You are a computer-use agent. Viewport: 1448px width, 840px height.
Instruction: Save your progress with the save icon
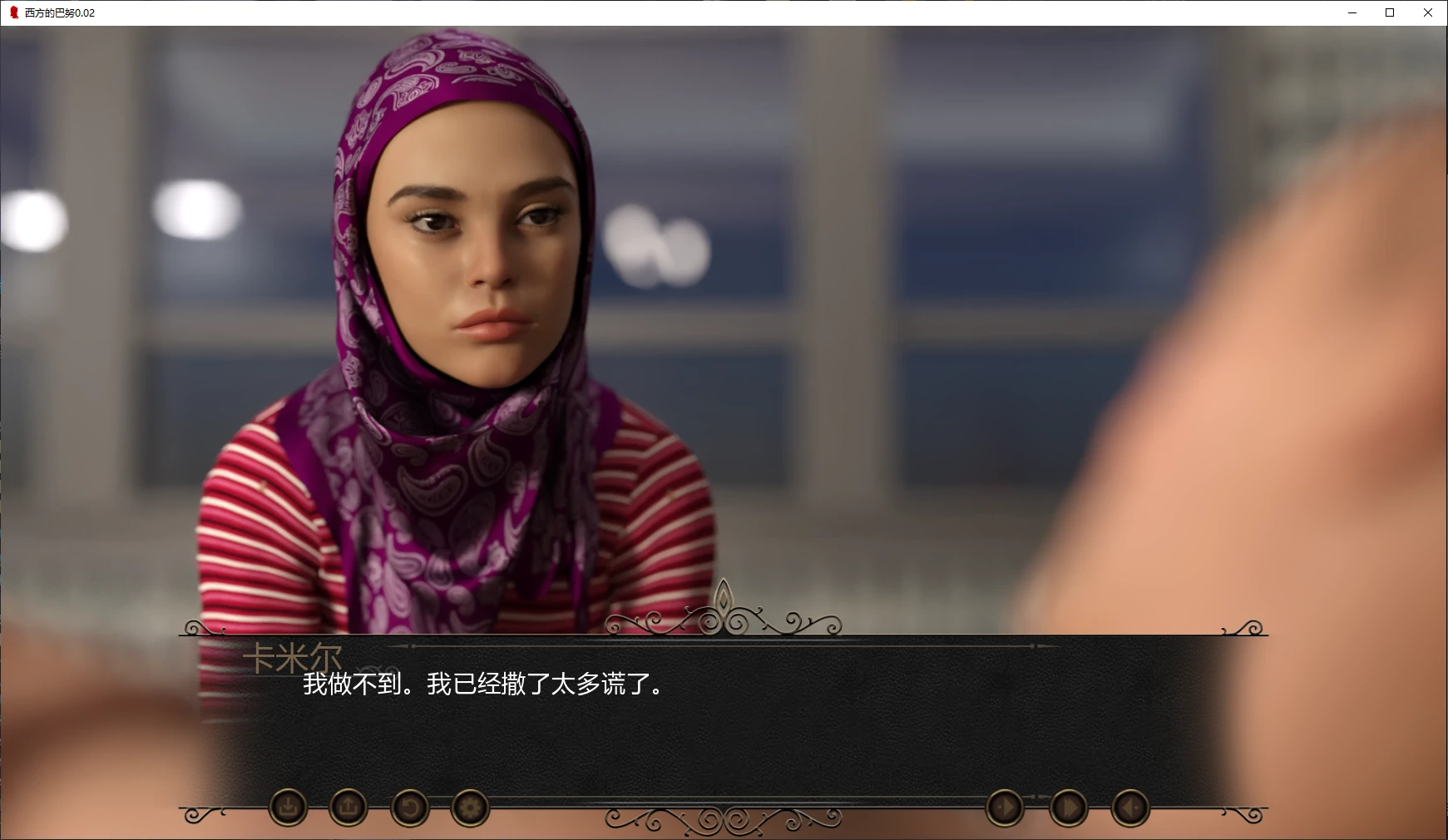click(287, 808)
